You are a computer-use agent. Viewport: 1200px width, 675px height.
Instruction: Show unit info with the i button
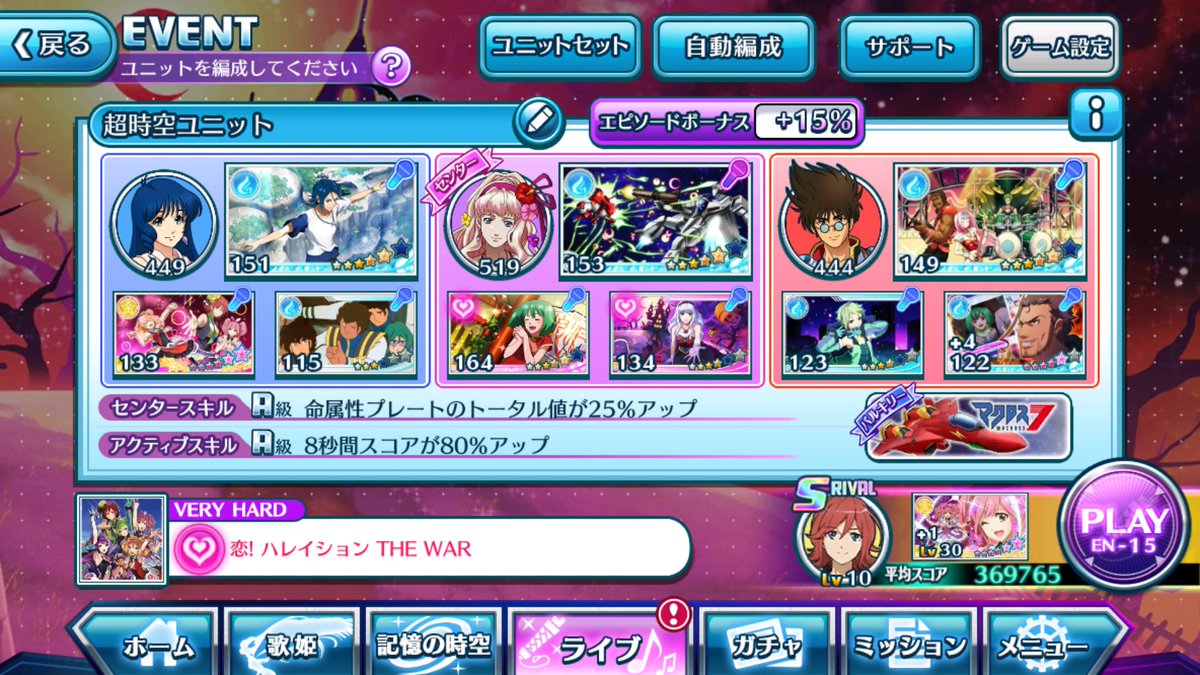pyautogui.click(x=1095, y=117)
